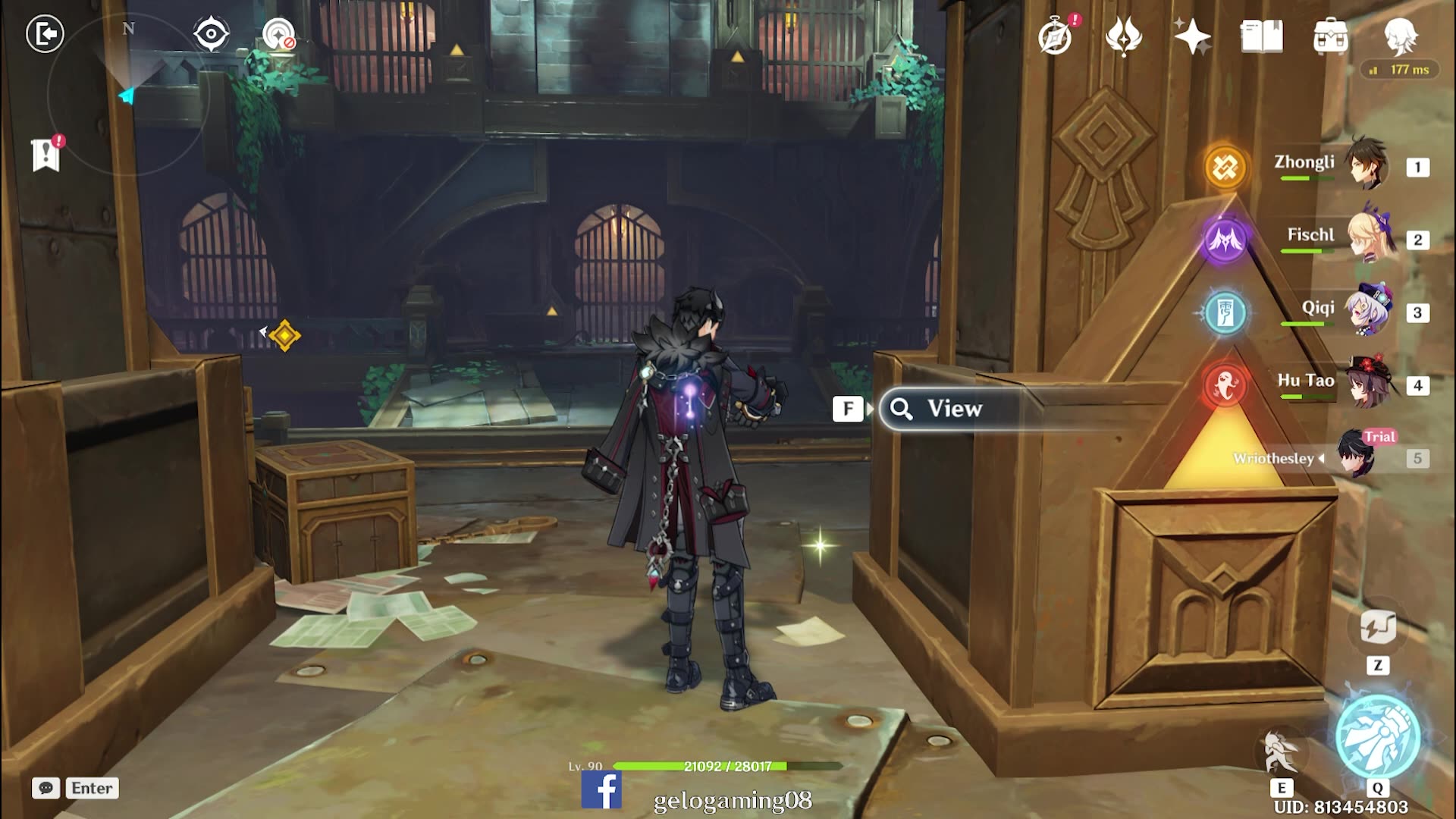This screenshot has height=819, width=1456.
Task: Open the chat with the Enter button
Action: click(91, 788)
